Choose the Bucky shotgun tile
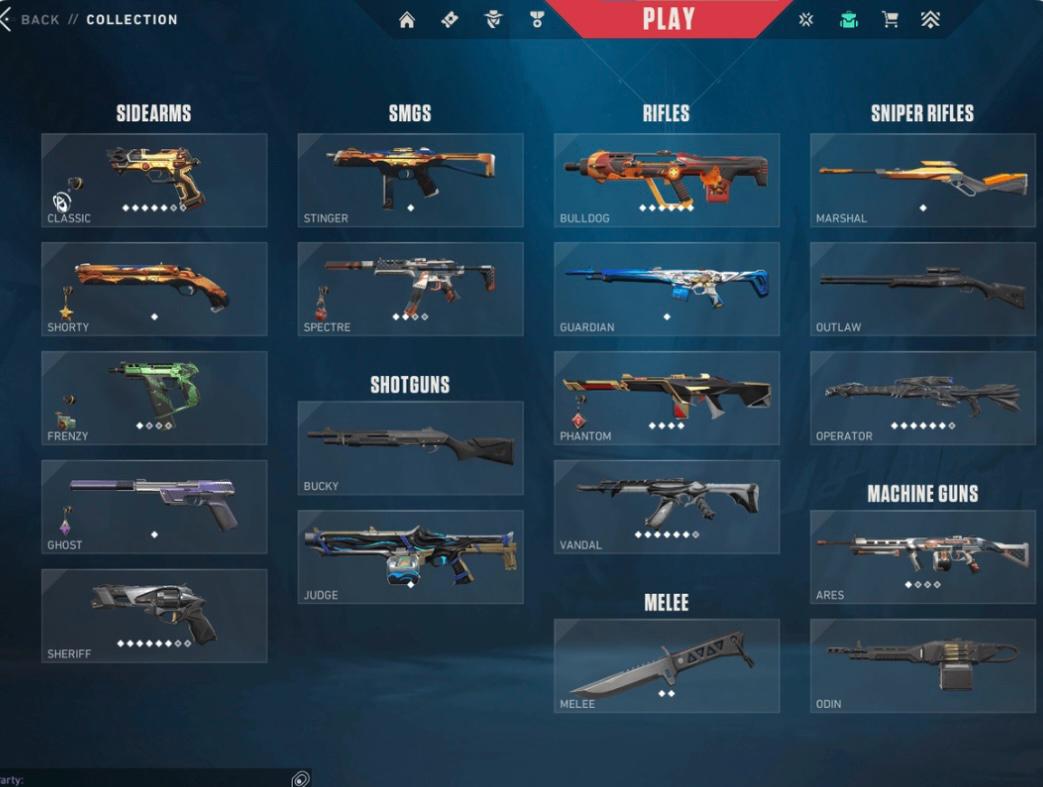Image resolution: width=1043 pixels, height=787 pixels. (410, 448)
